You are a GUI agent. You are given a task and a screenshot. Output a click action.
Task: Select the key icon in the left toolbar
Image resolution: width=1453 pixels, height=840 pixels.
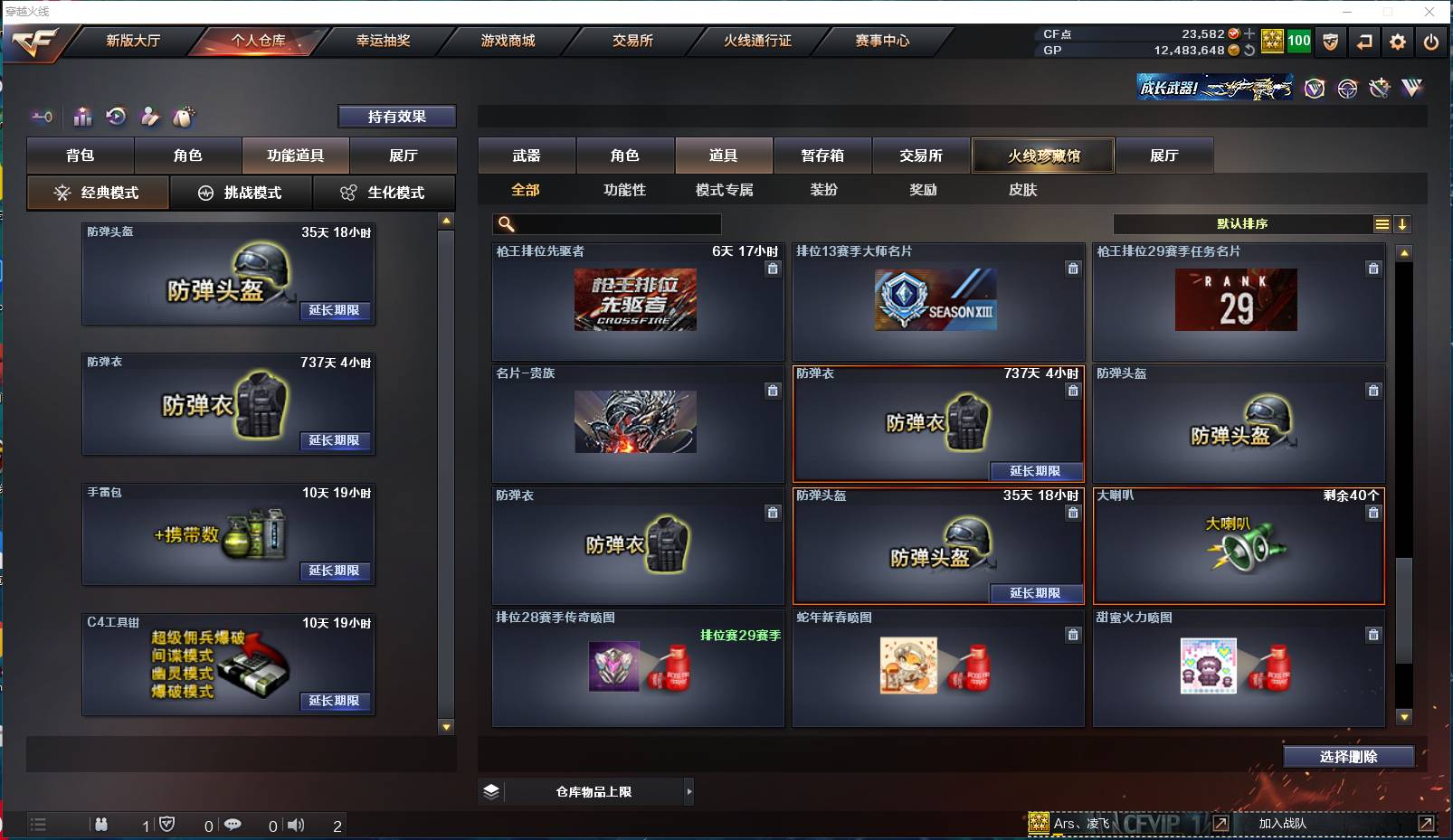point(41,117)
